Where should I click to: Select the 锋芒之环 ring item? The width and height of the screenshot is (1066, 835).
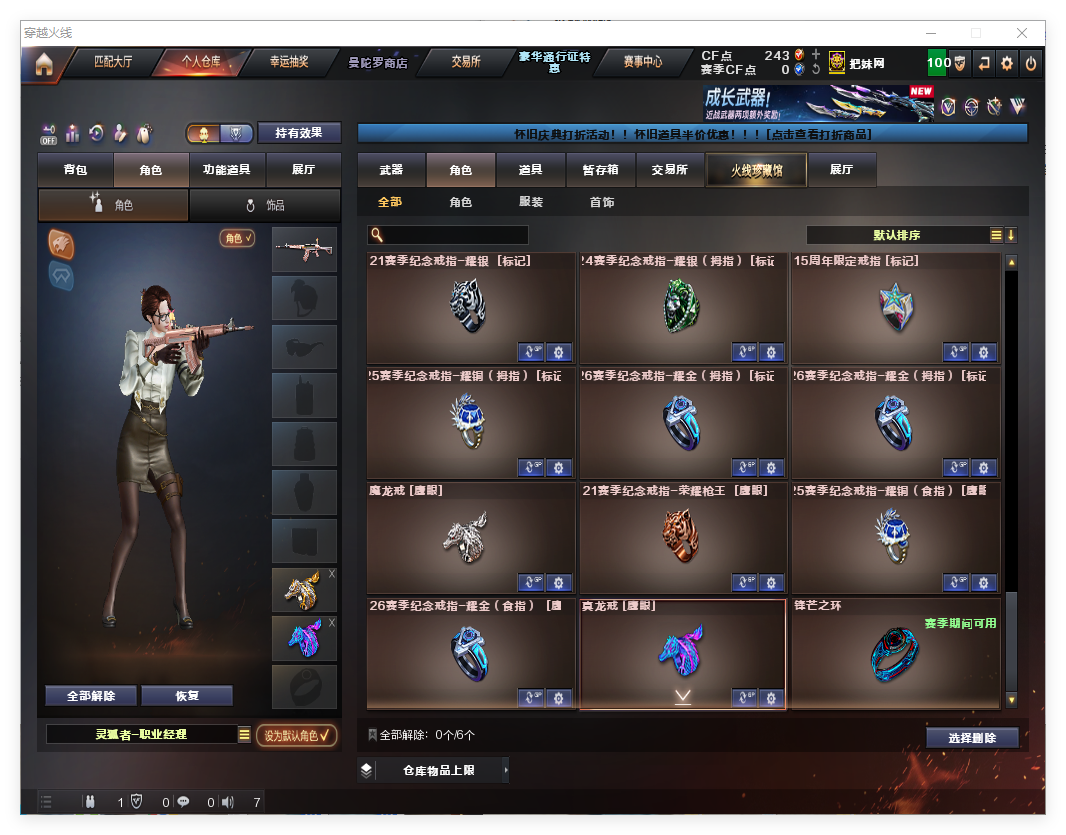[x=895, y=654]
